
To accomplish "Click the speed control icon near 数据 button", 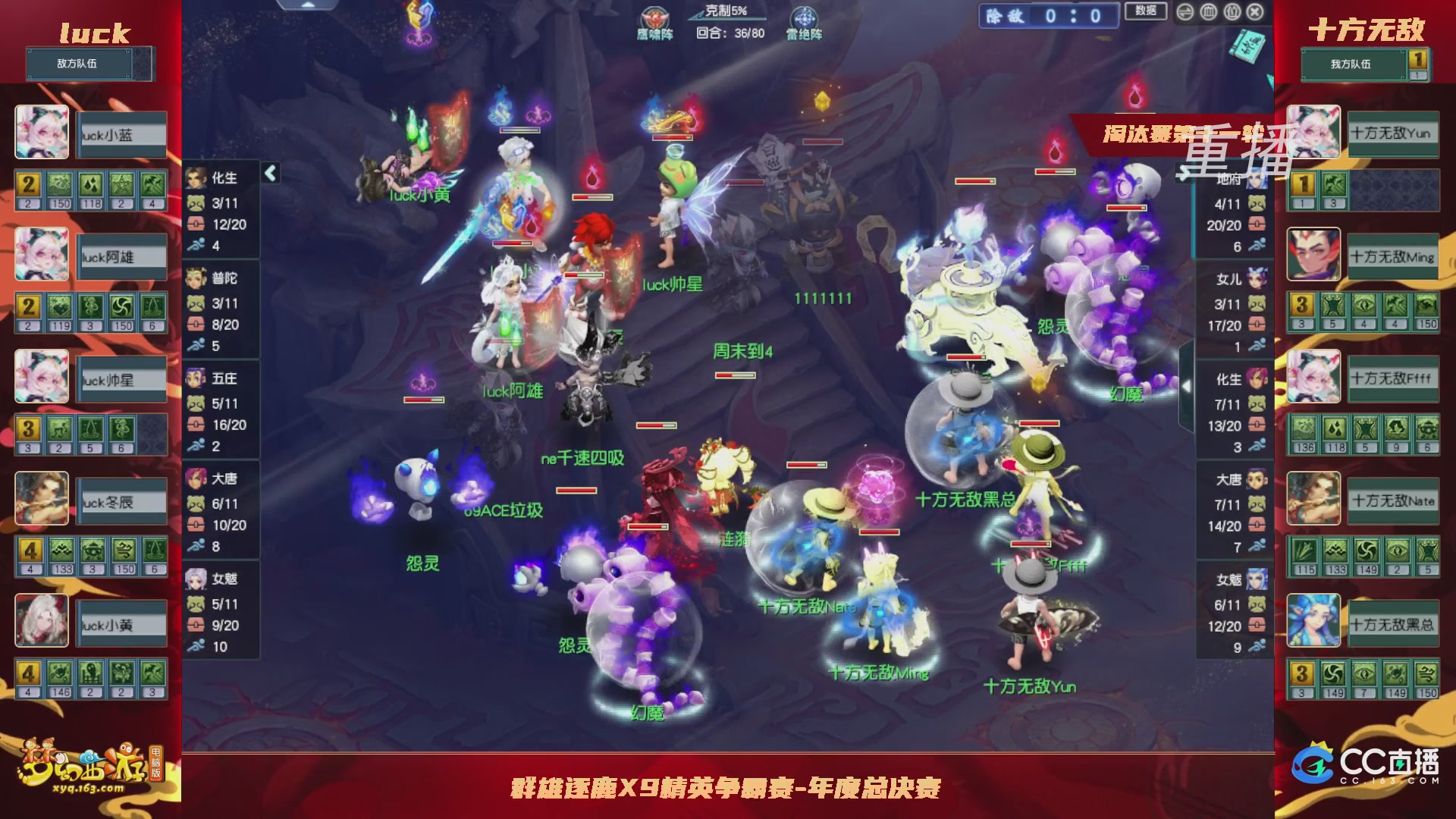I will pyautogui.click(x=1184, y=11).
